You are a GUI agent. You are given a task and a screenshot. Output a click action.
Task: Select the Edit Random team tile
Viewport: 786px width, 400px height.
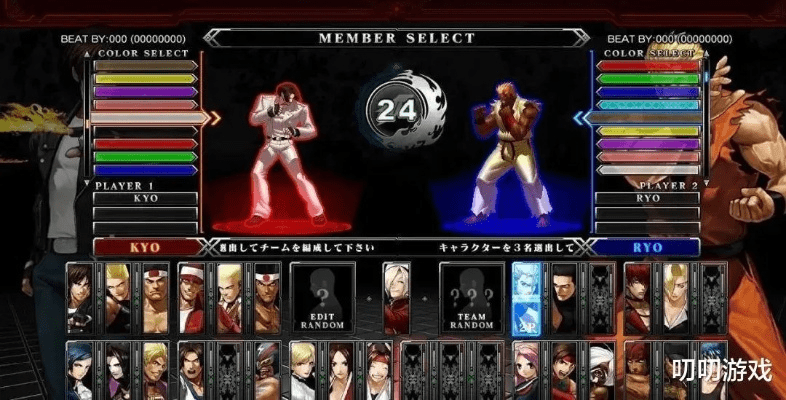322,297
